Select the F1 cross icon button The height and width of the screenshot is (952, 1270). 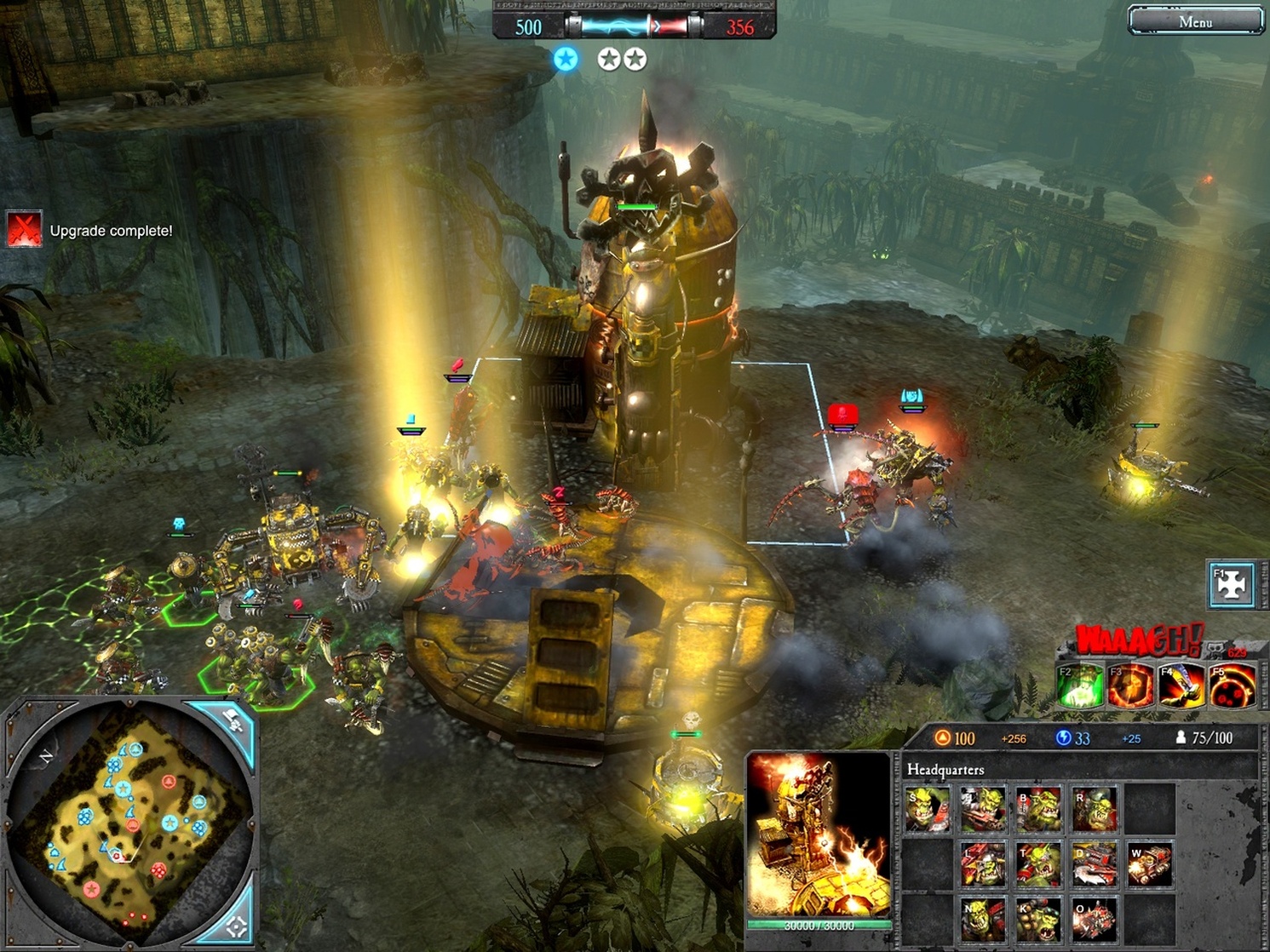[x=1233, y=585]
